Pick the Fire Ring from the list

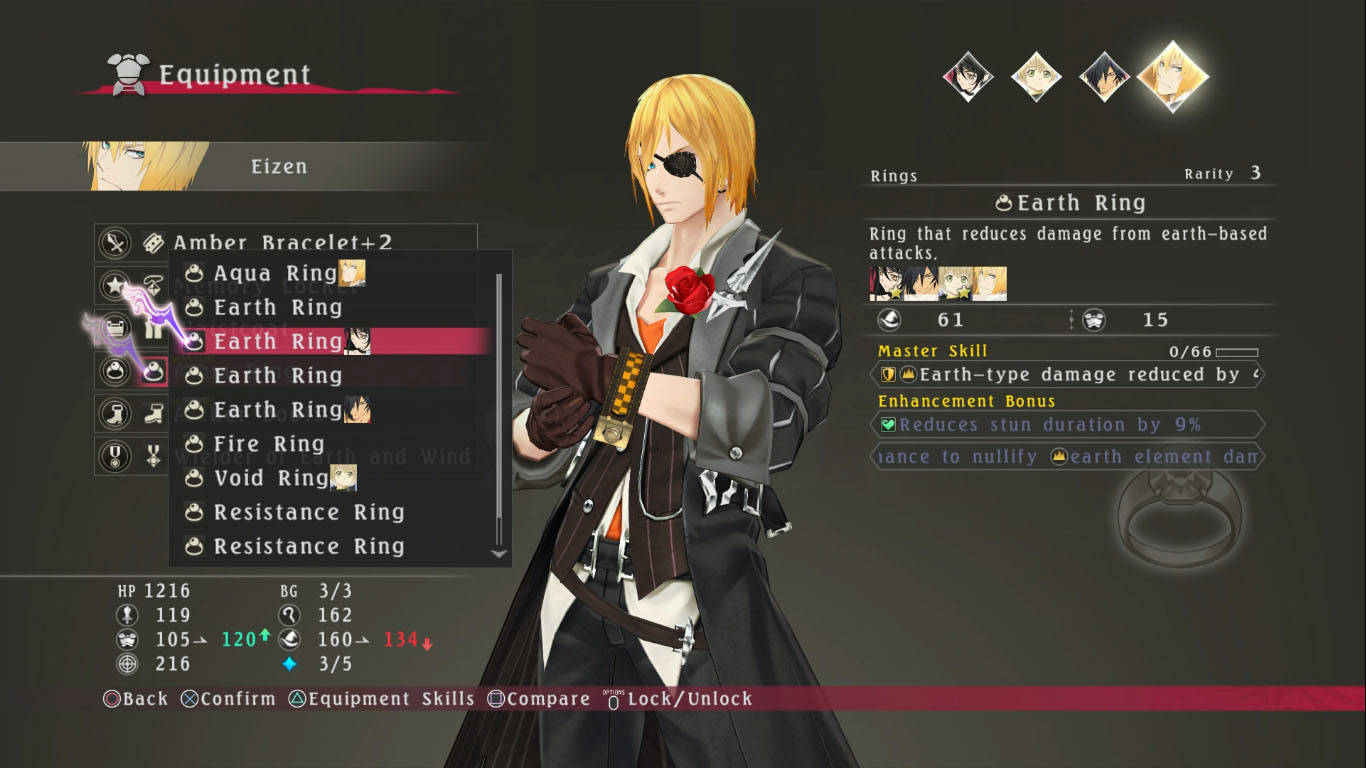[269, 444]
